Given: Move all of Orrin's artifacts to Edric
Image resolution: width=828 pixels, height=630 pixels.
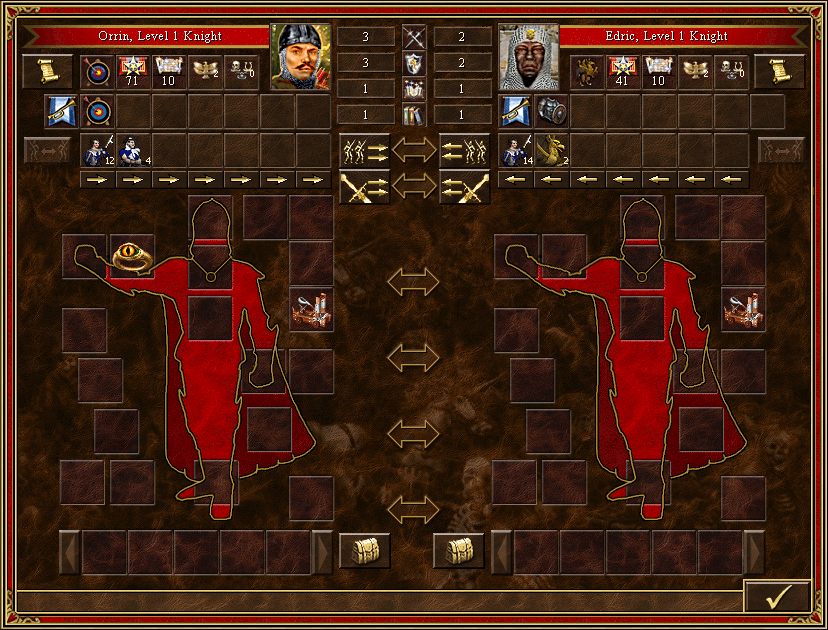Looking at the screenshot, I should pos(364,187).
